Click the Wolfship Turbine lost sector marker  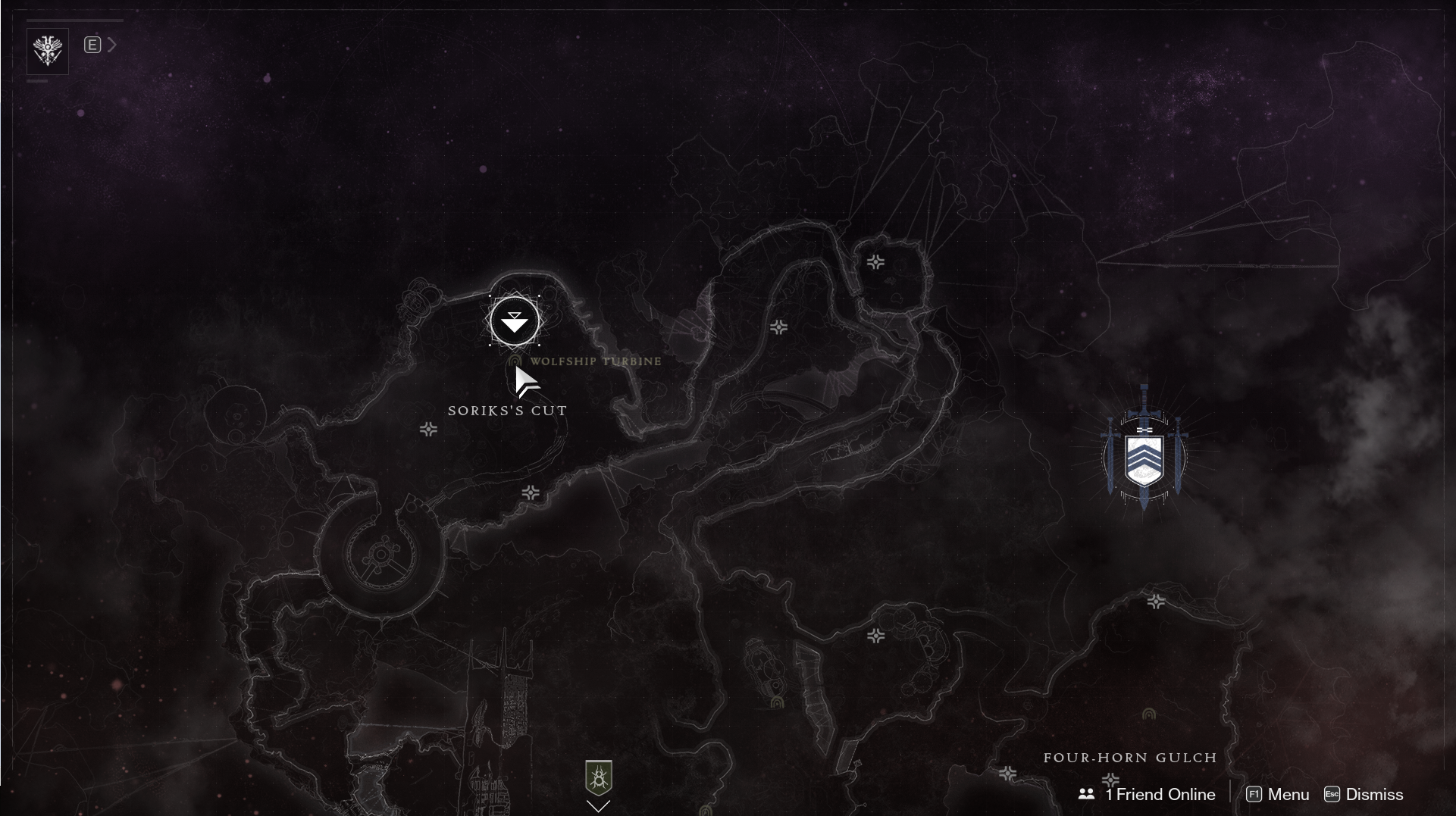(x=516, y=361)
